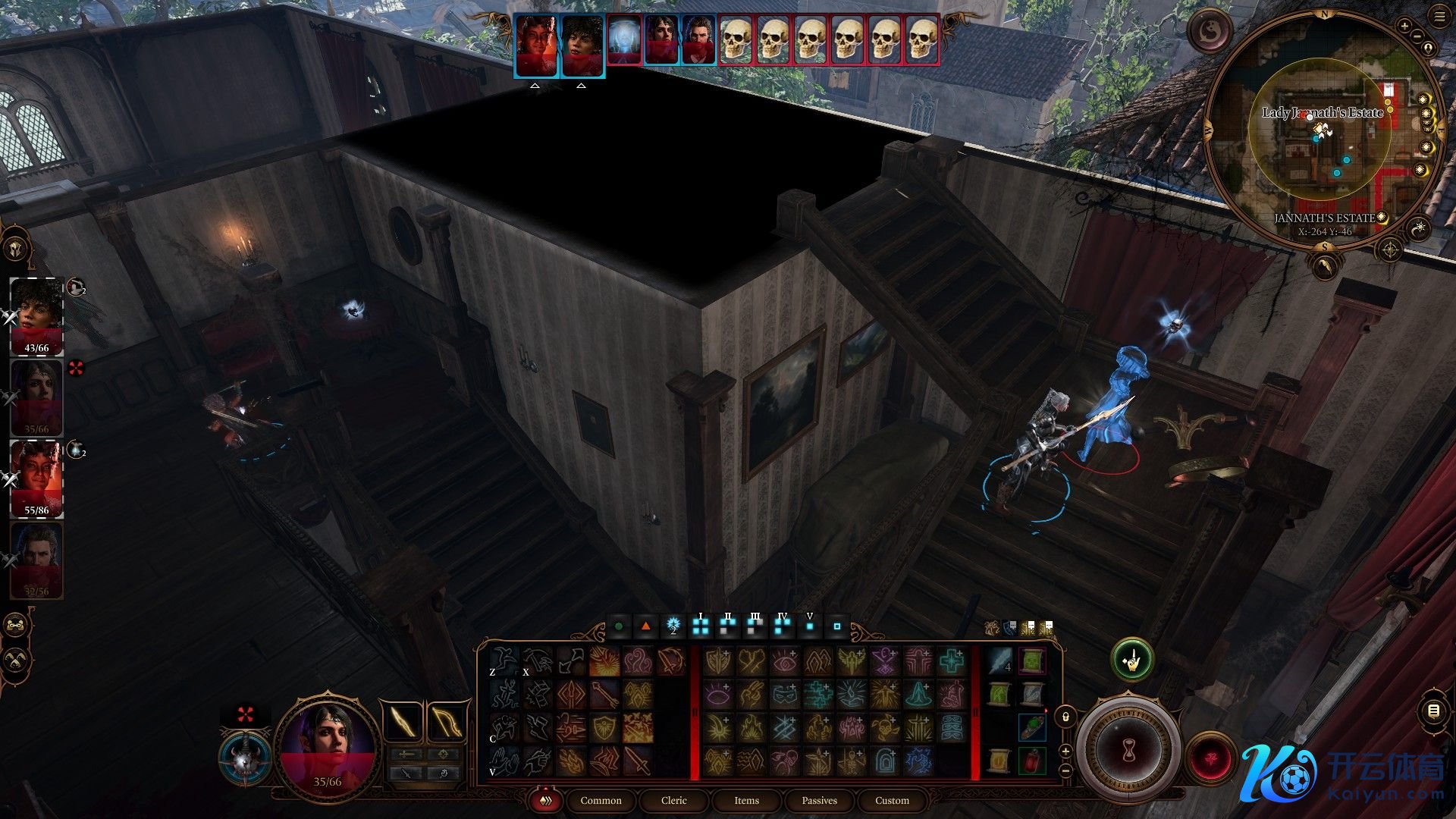Switch to the Common hotbar tab
The width and height of the screenshot is (1456, 819).
coord(601,800)
